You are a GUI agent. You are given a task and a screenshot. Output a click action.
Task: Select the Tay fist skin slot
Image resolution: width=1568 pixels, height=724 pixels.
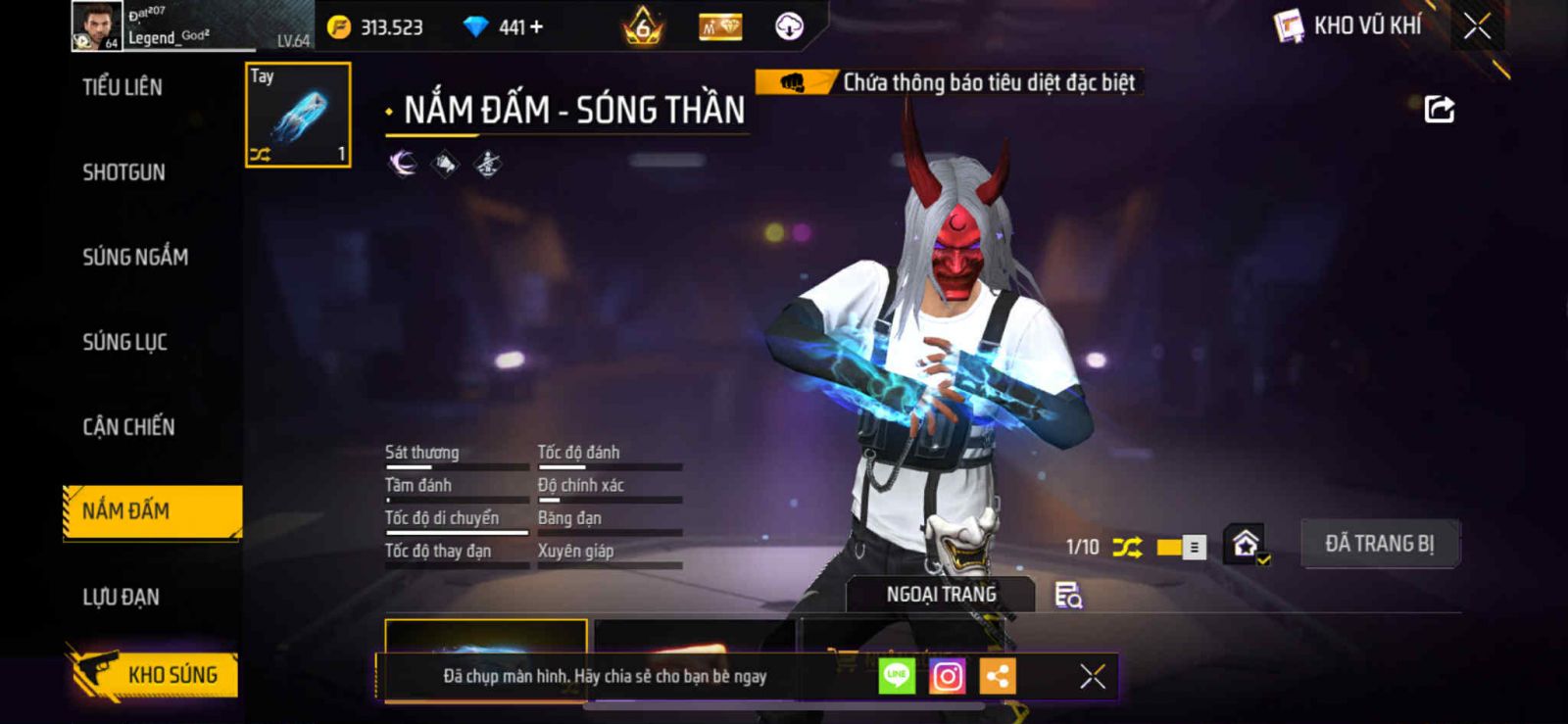298,115
